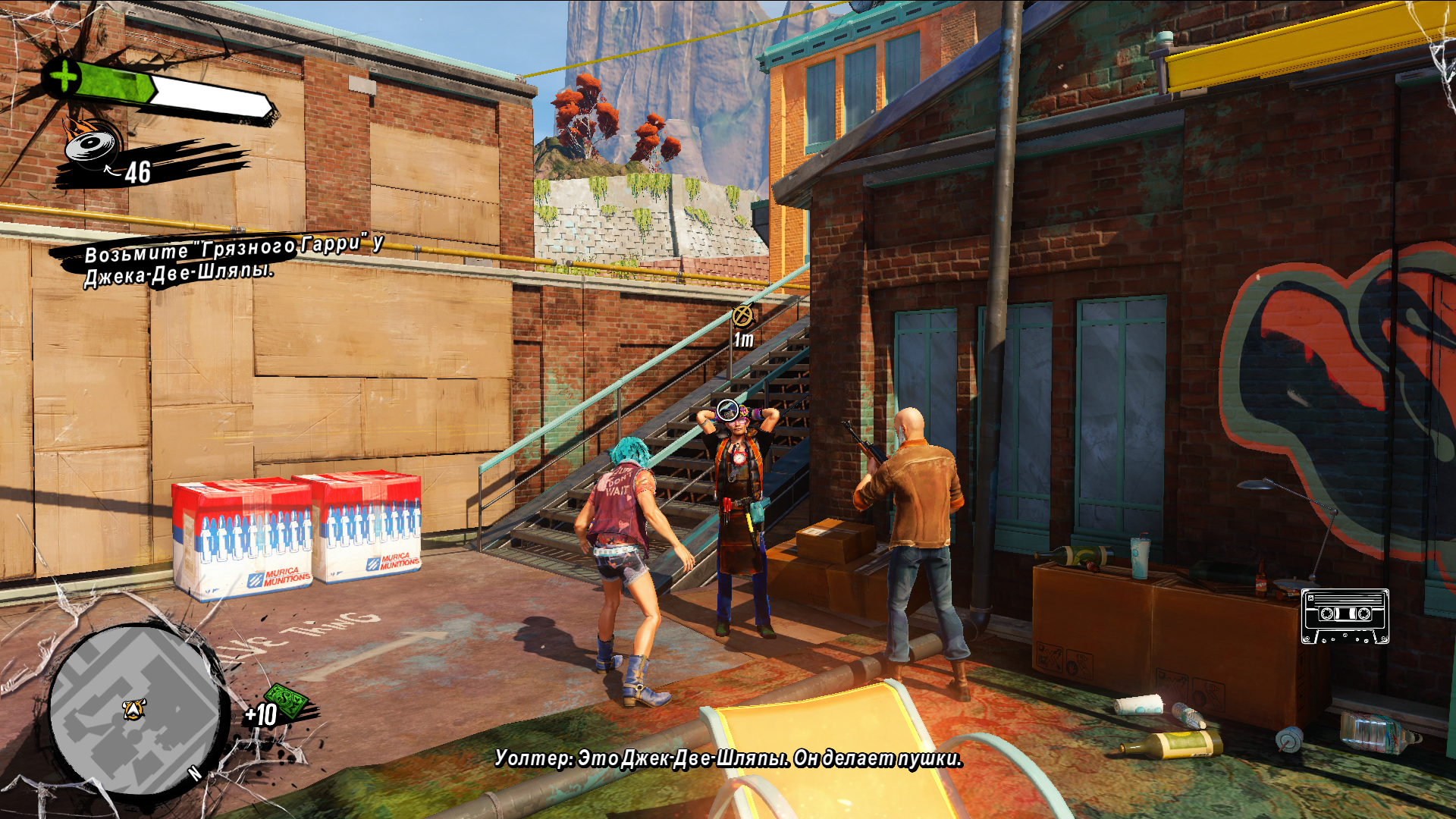
Task: Select the vinyl record weapon icon
Action: tap(93, 144)
